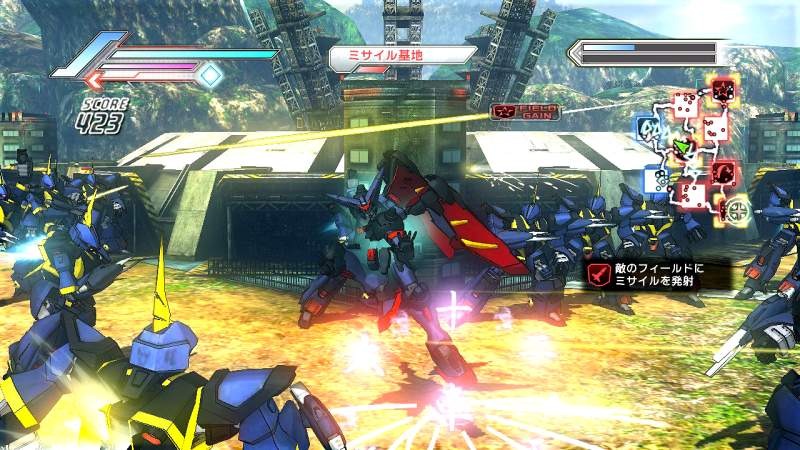
Task: Choose the red crescent field node on the minimap
Action: [x=723, y=172]
